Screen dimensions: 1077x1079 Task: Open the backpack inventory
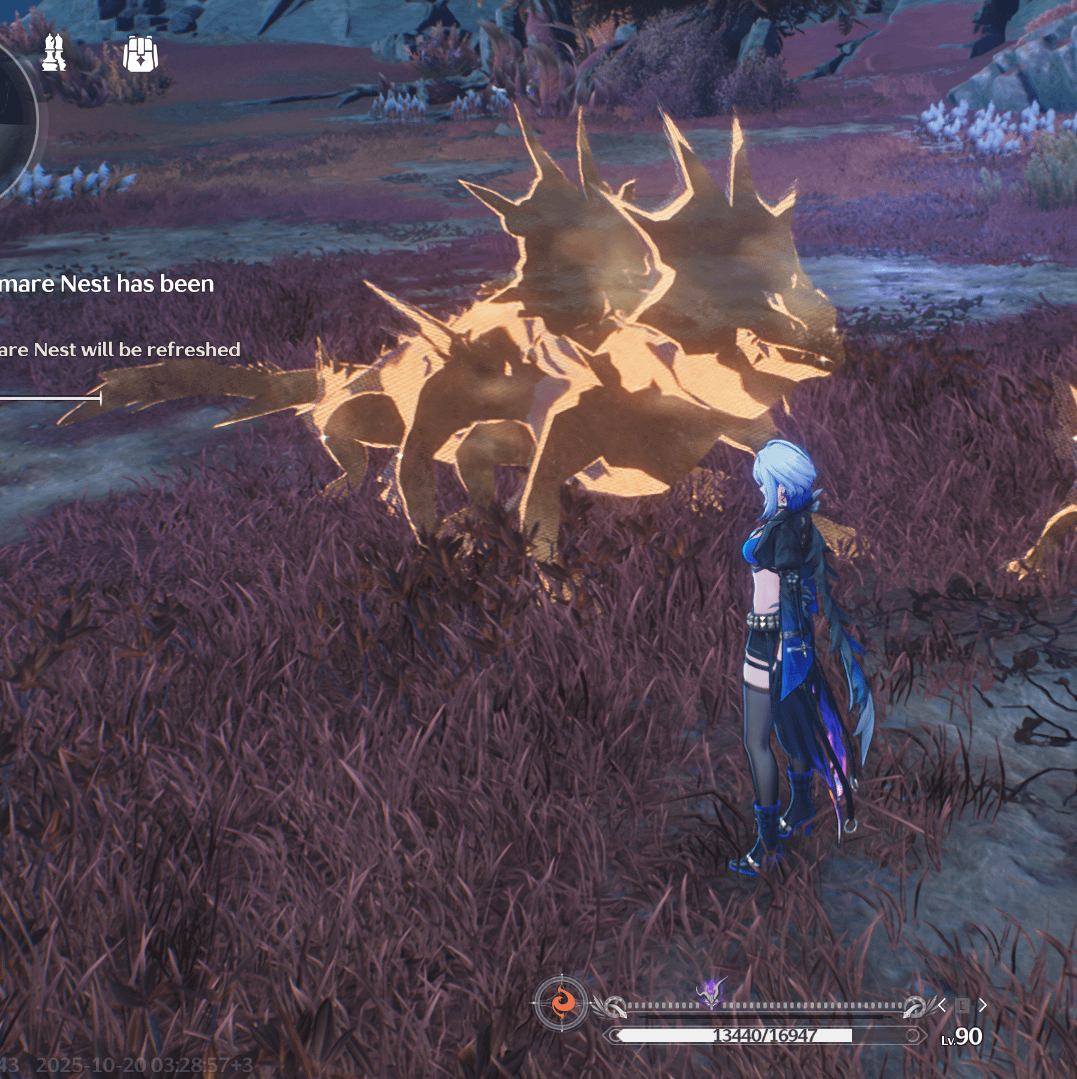point(141,53)
